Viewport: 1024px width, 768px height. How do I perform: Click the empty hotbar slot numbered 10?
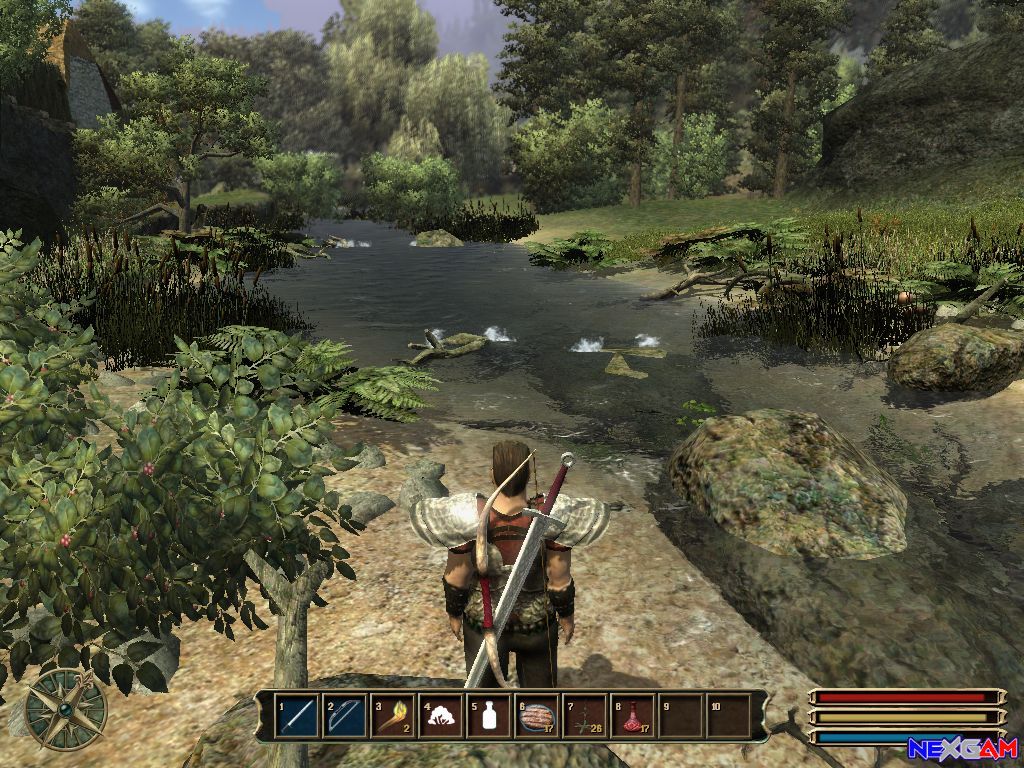click(730, 716)
